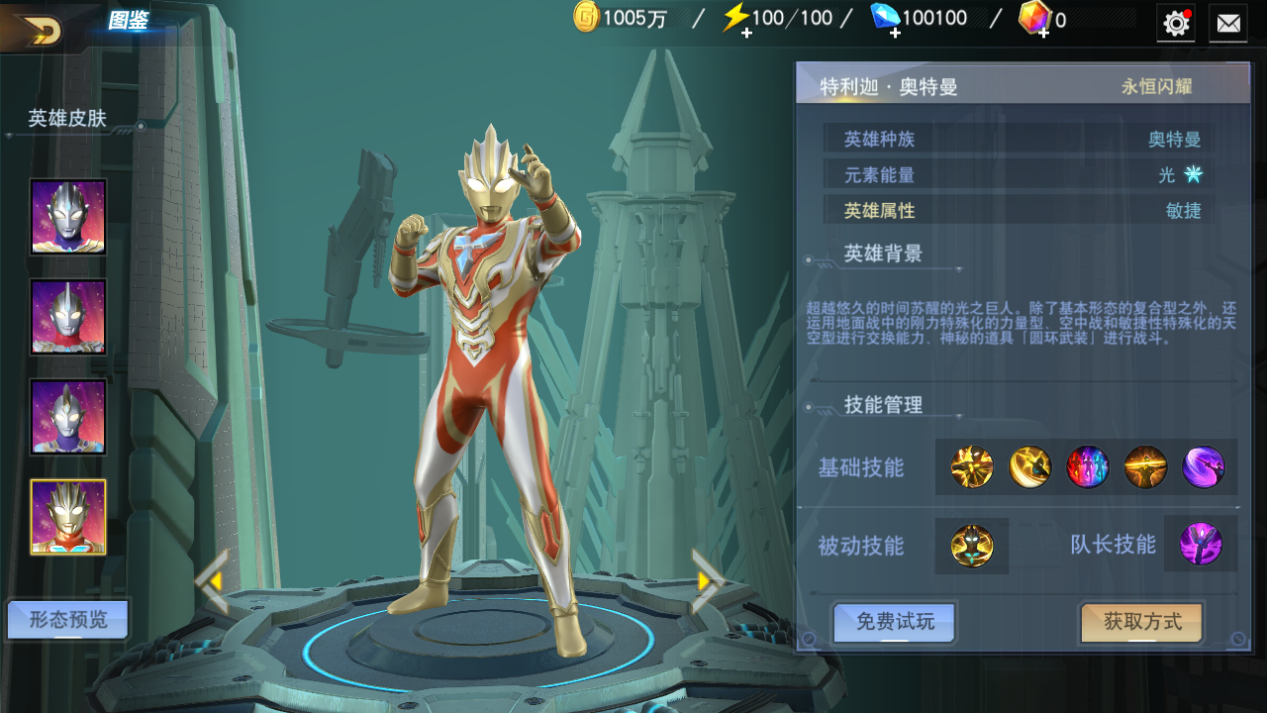View the red-purple-blue three-figure skill
Viewport: 1267px width, 713px height.
pos(1087,467)
